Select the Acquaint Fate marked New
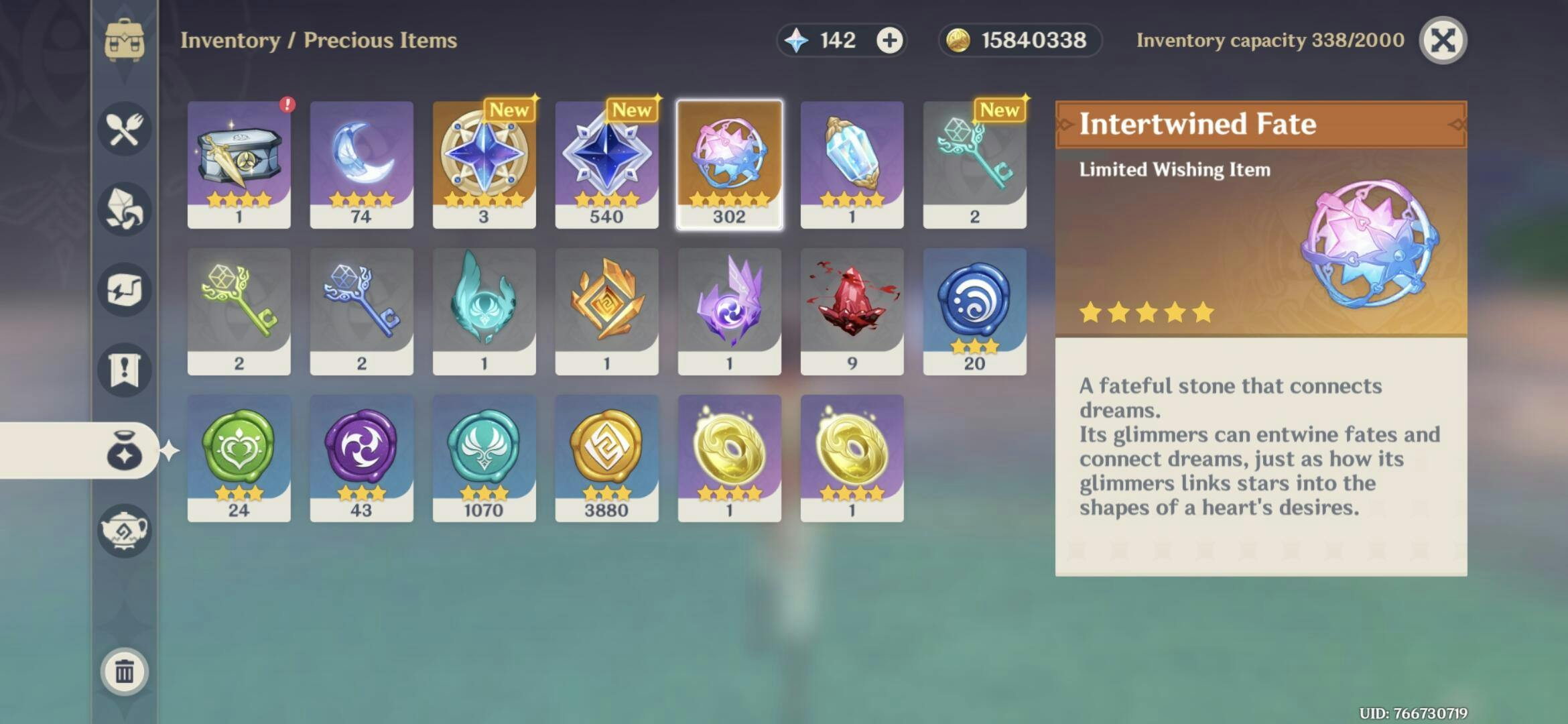 coord(484,161)
